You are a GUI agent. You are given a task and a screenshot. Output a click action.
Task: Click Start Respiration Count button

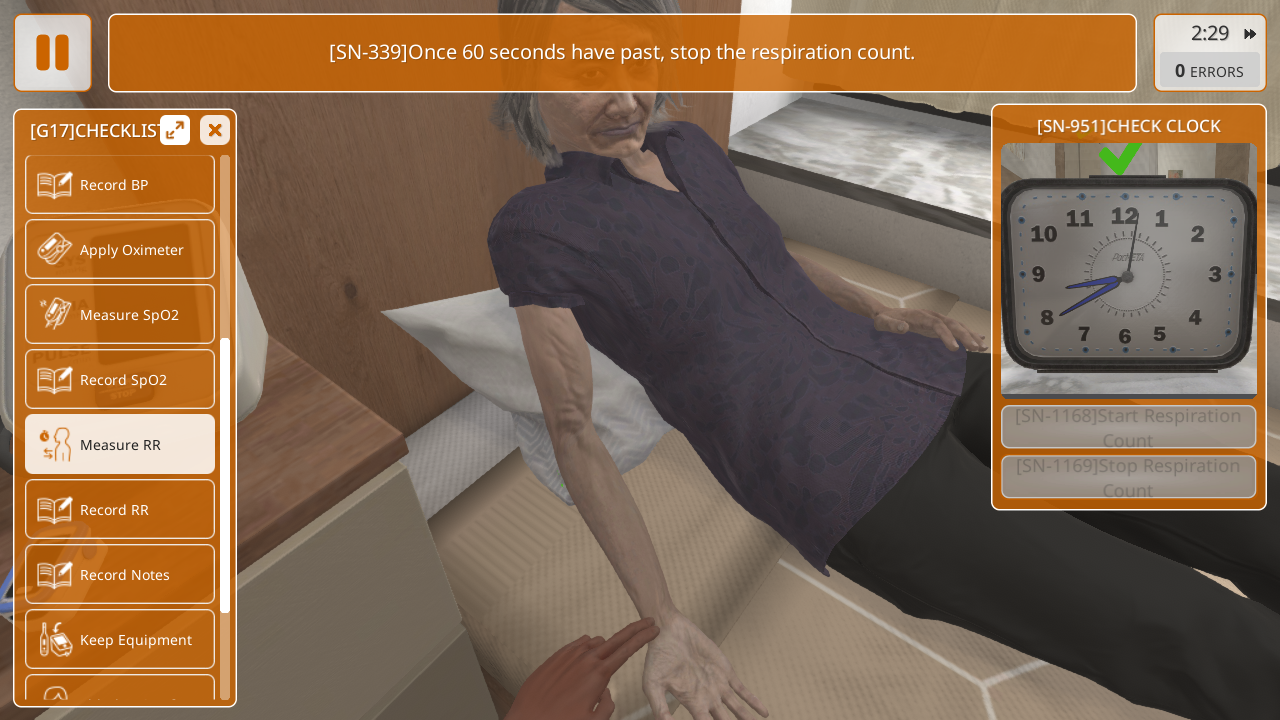[1128, 427]
